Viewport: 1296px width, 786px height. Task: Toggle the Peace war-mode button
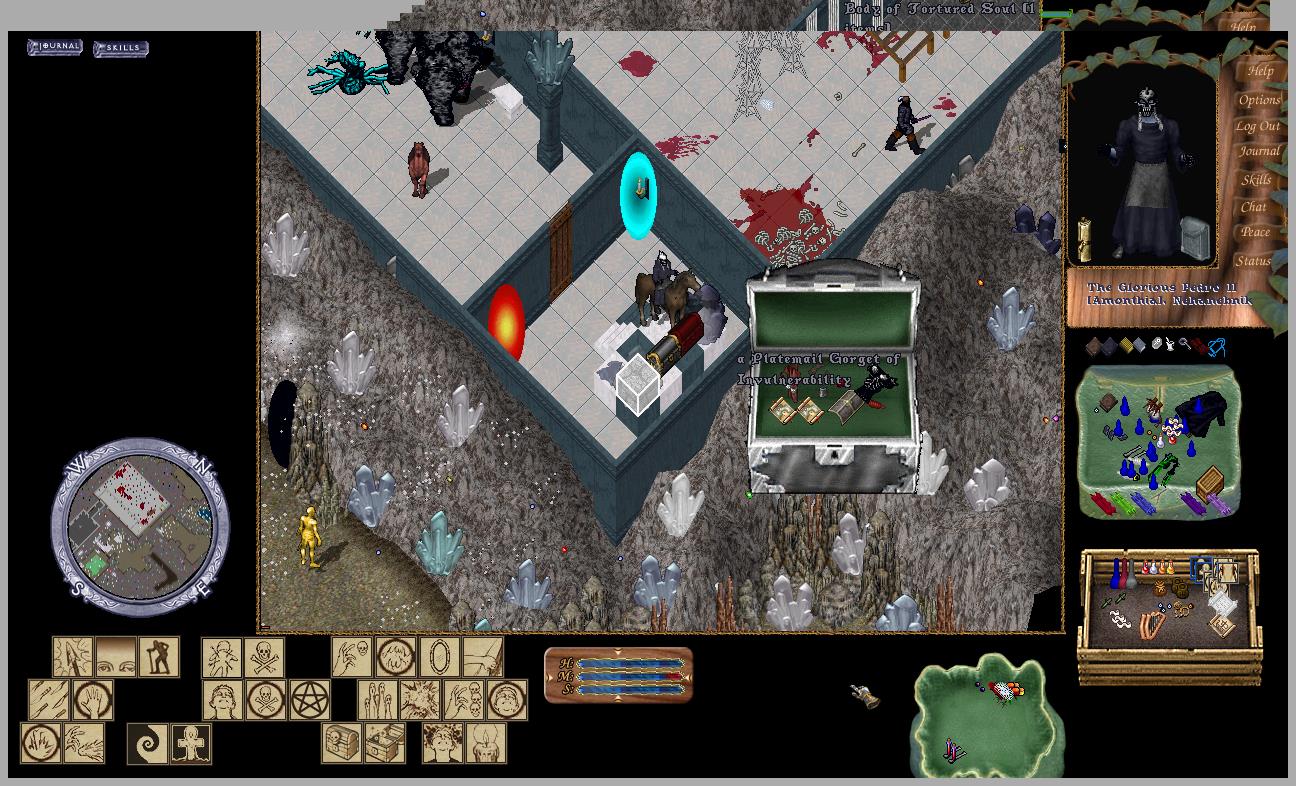point(1255,232)
